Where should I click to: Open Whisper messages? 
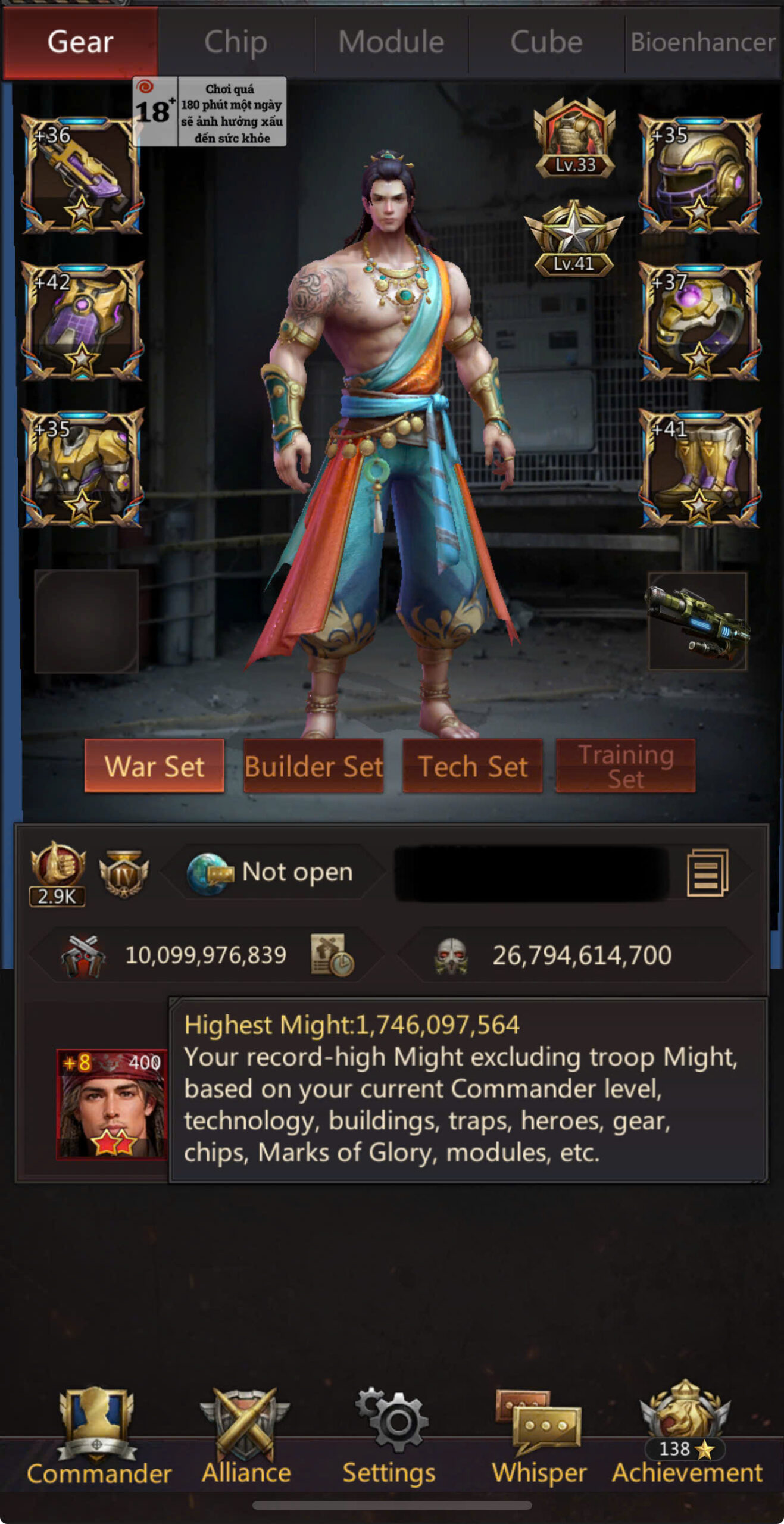(539, 1435)
